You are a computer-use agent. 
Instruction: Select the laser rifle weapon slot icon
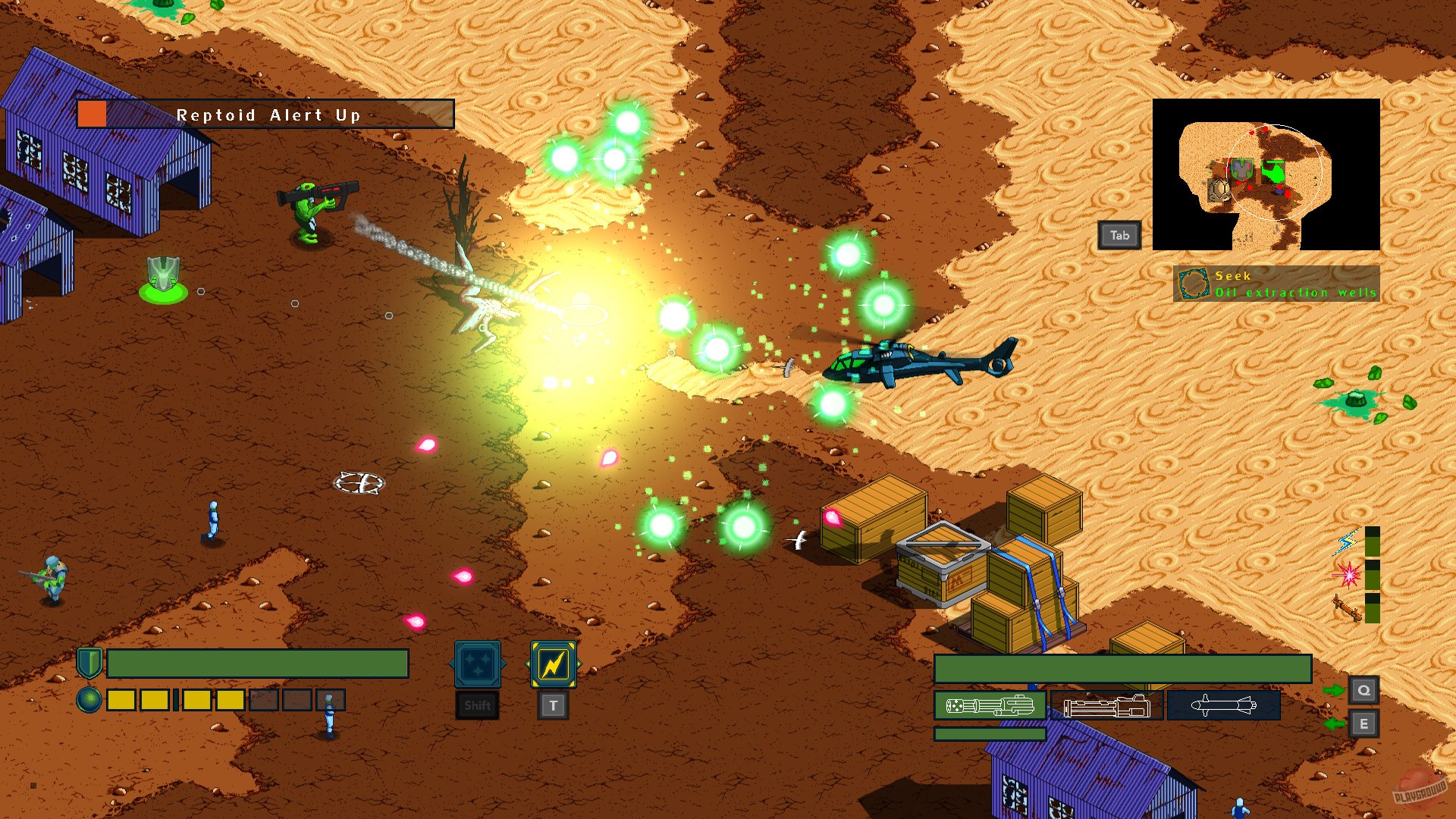tap(1107, 705)
